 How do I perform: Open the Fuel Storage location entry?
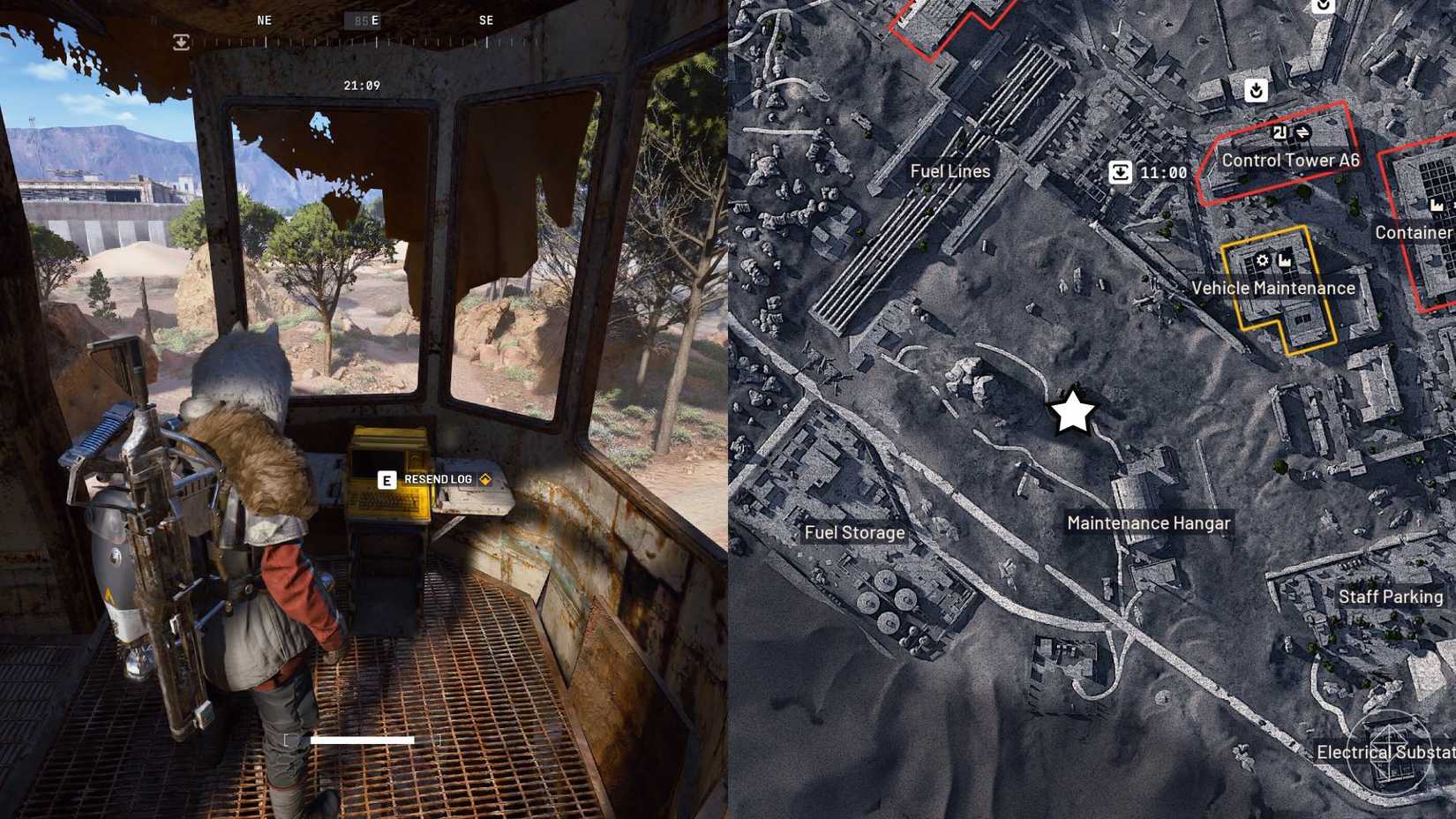pyautogui.click(x=855, y=532)
